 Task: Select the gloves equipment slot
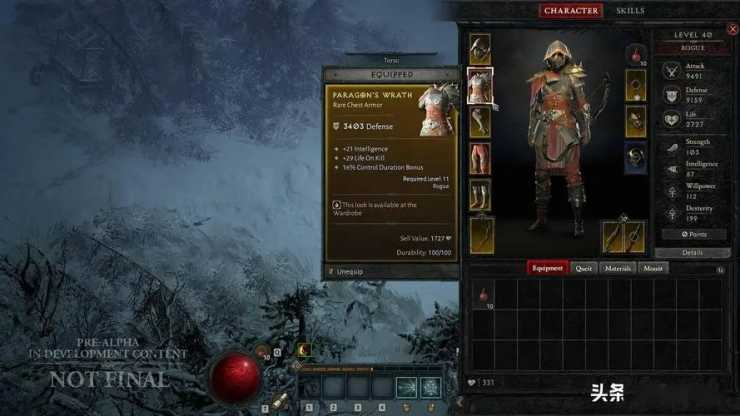pyautogui.click(x=480, y=122)
